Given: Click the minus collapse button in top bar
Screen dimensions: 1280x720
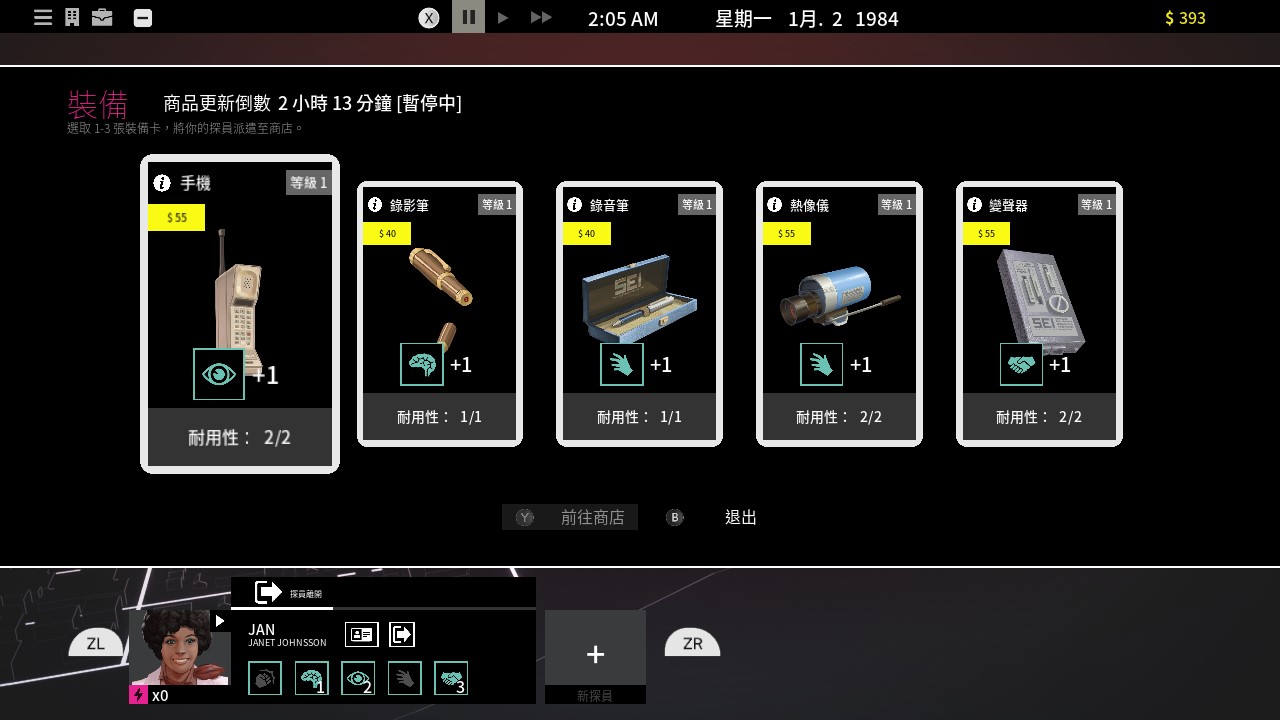Looking at the screenshot, I should [x=143, y=18].
